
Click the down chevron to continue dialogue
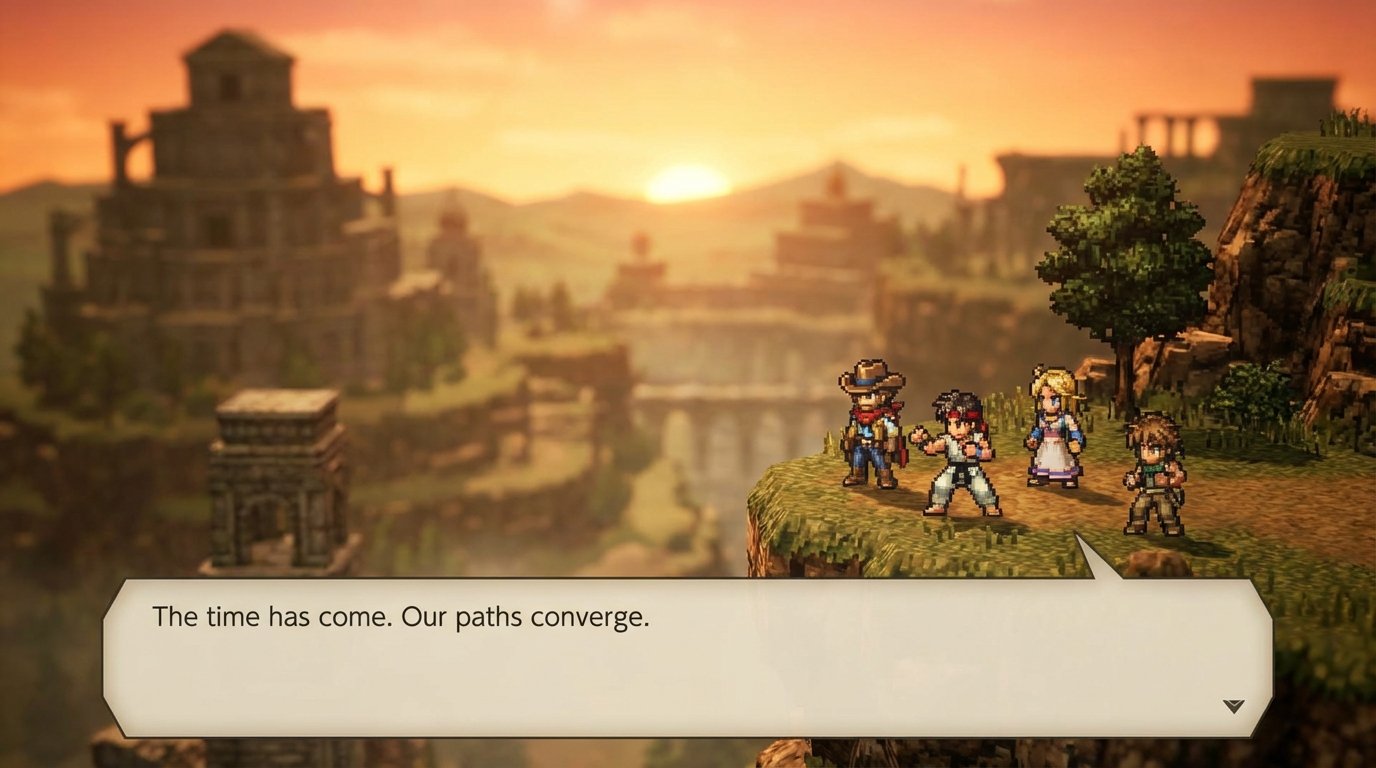click(x=1235, y=705)
